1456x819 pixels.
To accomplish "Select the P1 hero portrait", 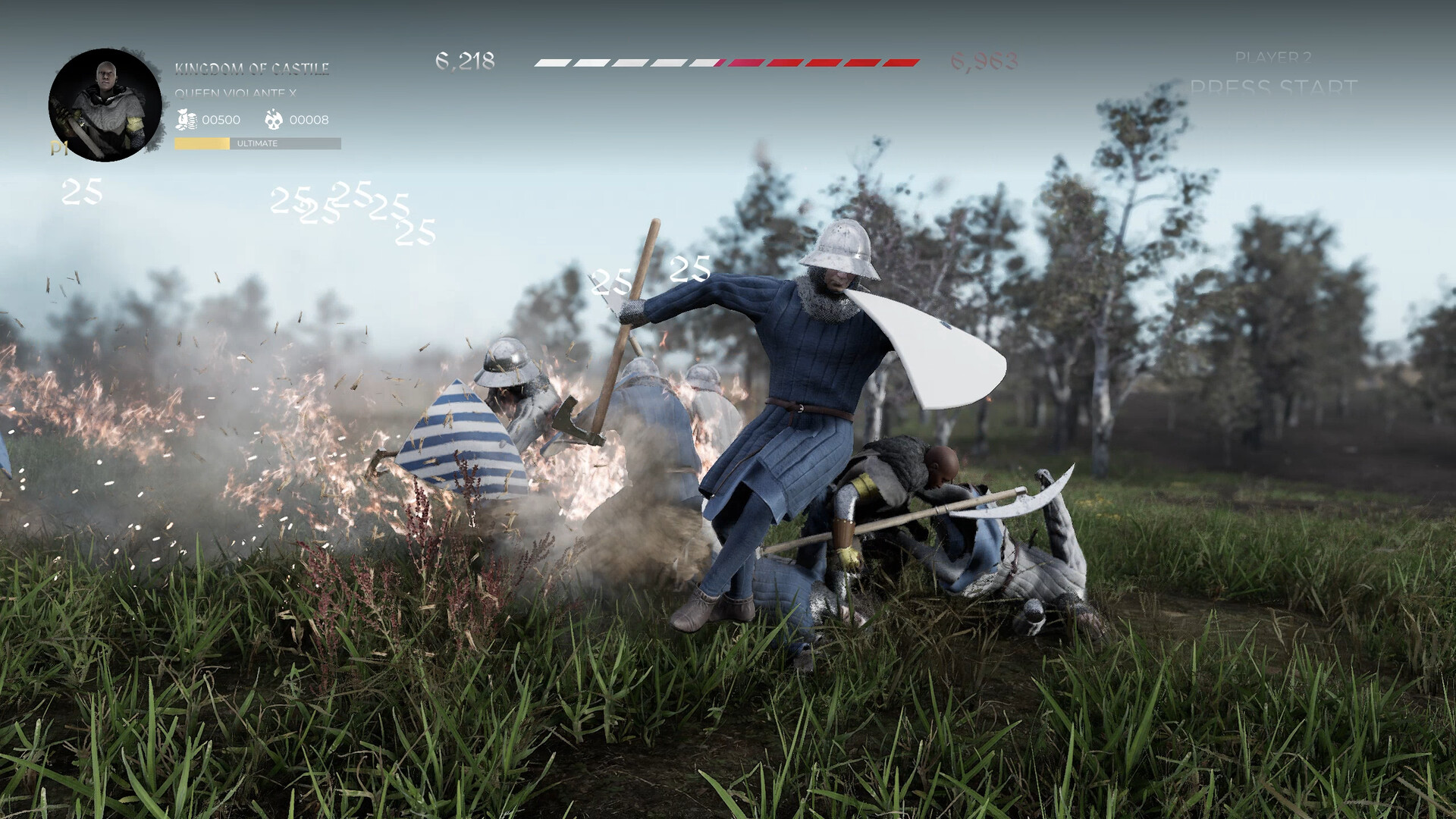I will [x=106, y=101].
